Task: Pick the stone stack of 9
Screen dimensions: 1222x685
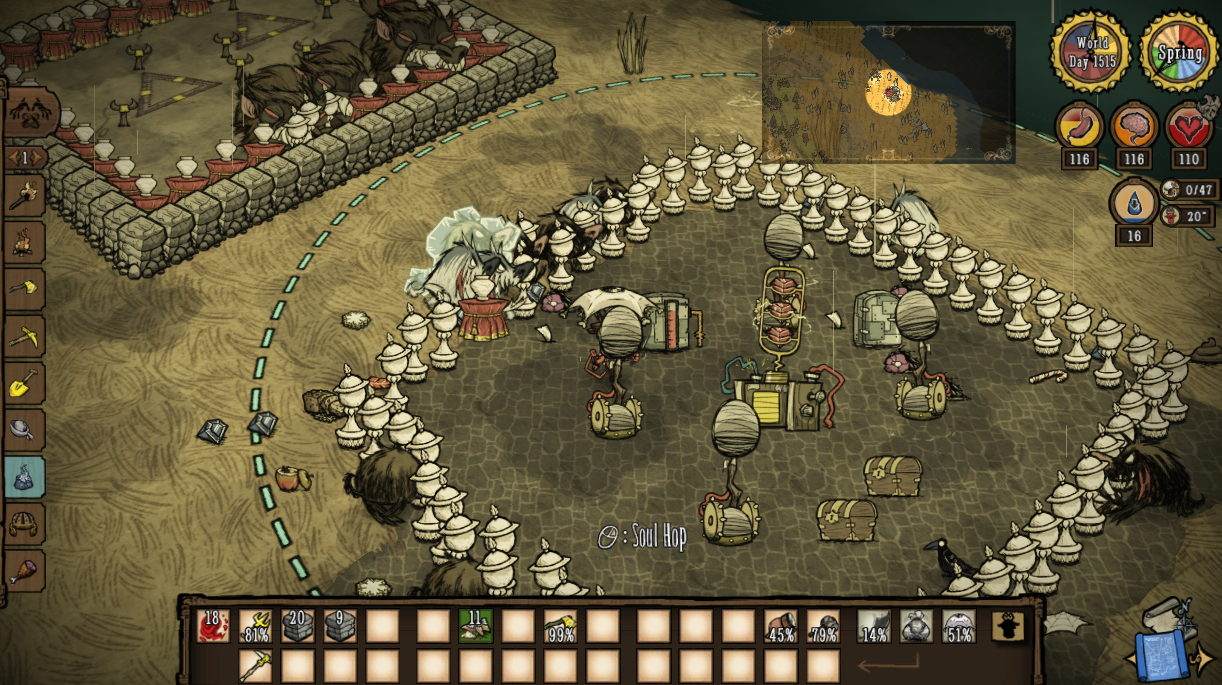Action: pyautogui.click(x=340, y=626)
